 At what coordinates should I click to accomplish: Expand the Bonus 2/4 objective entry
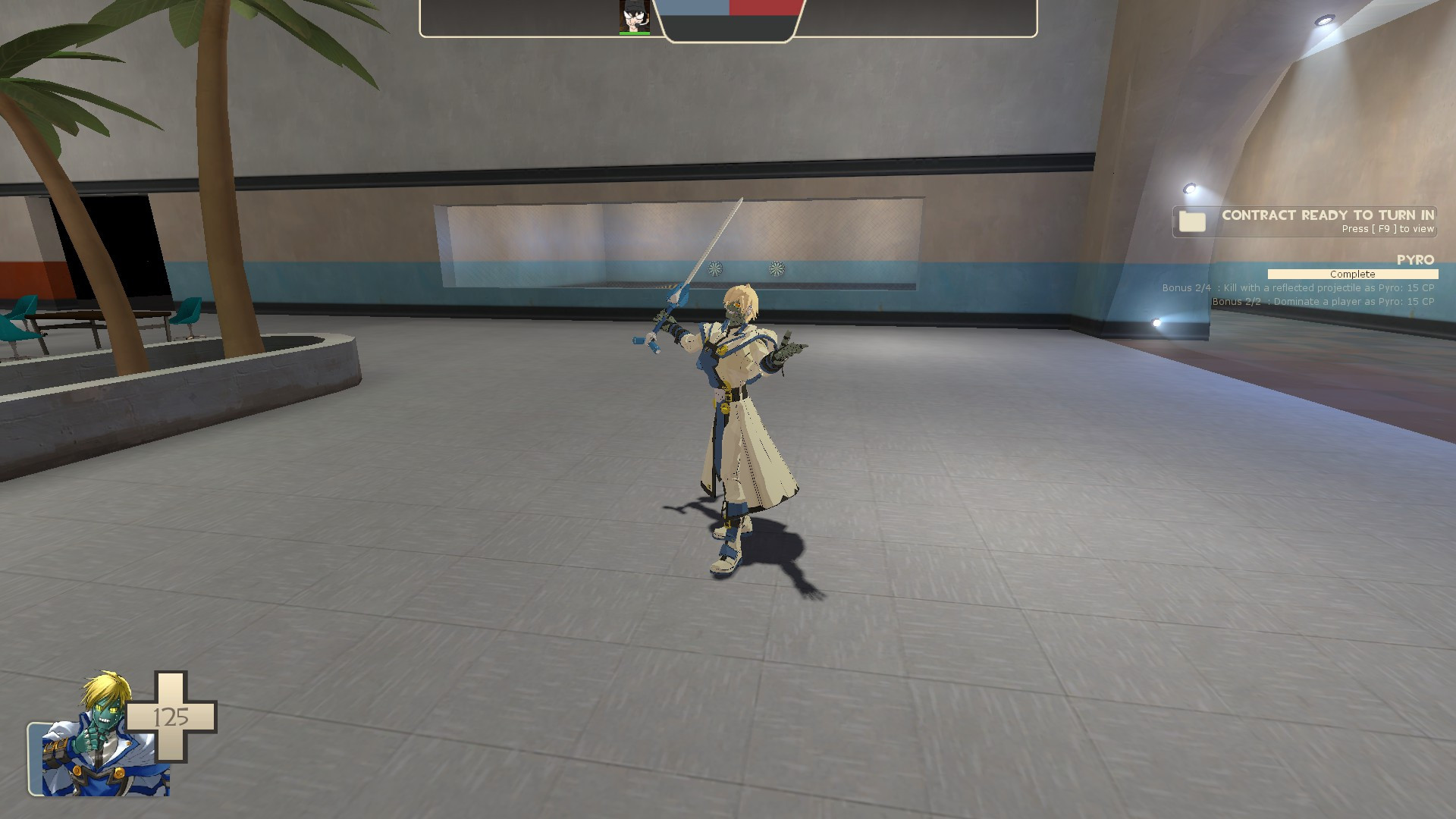coord(1296,288)
